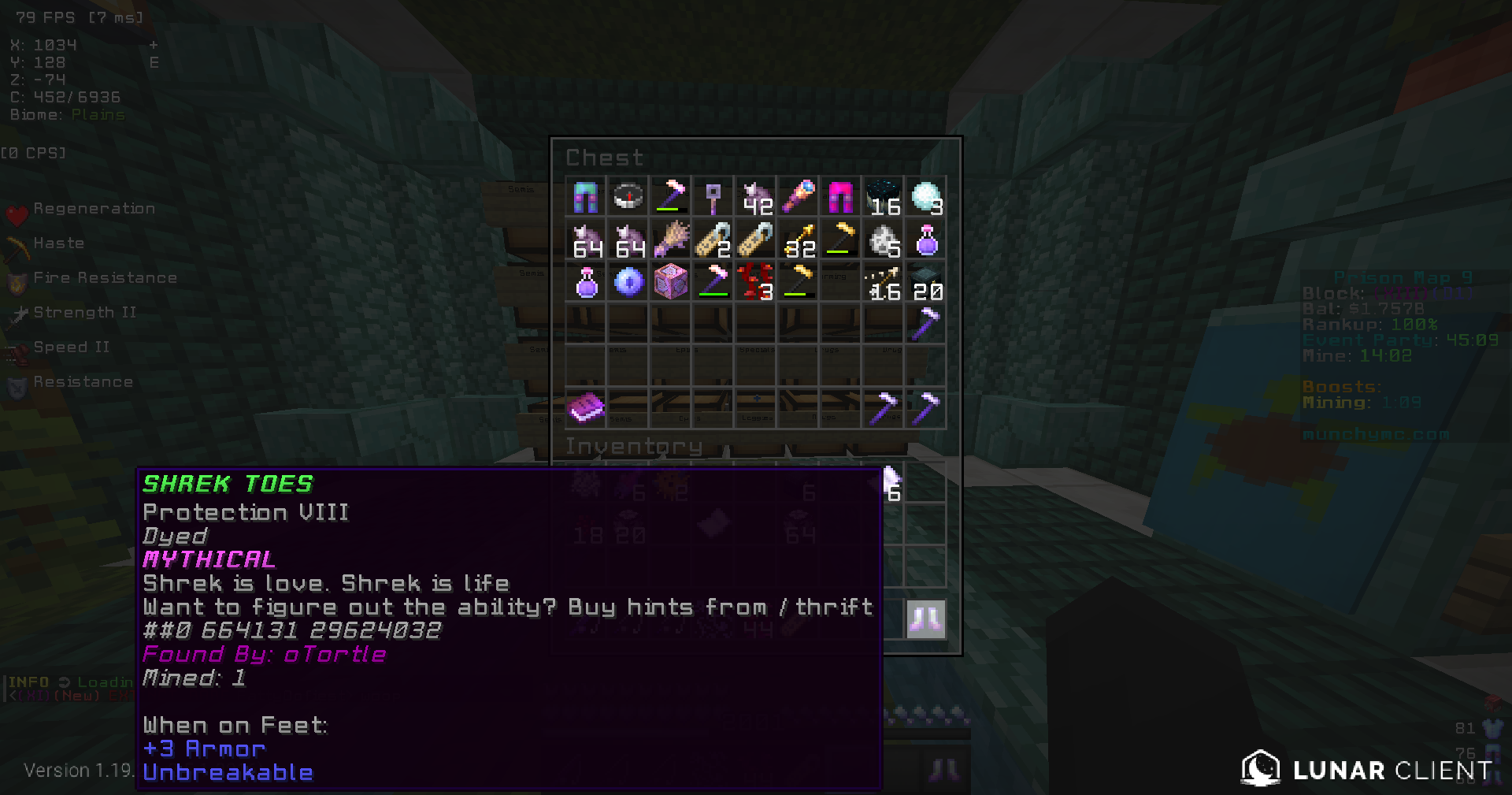This screenshot has width=1512, height=795.
Task: Select the stack of 20 dark slabs
Action: point(926,282)
